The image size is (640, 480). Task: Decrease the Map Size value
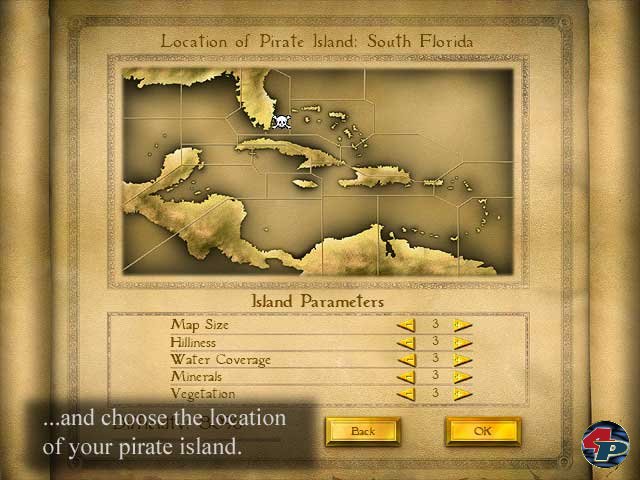coord(406,325)
